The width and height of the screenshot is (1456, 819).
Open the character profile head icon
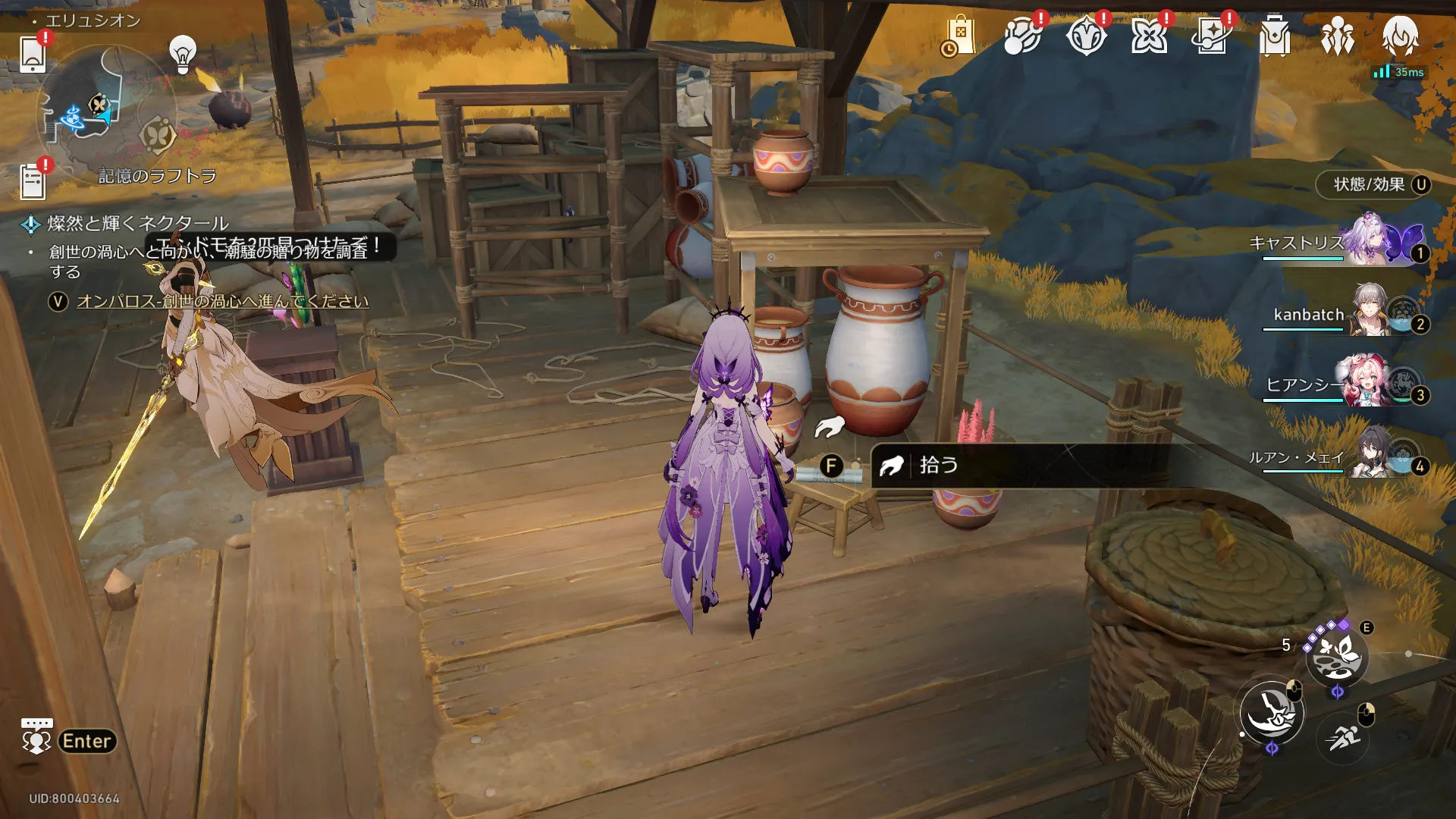click(1400, 36)
